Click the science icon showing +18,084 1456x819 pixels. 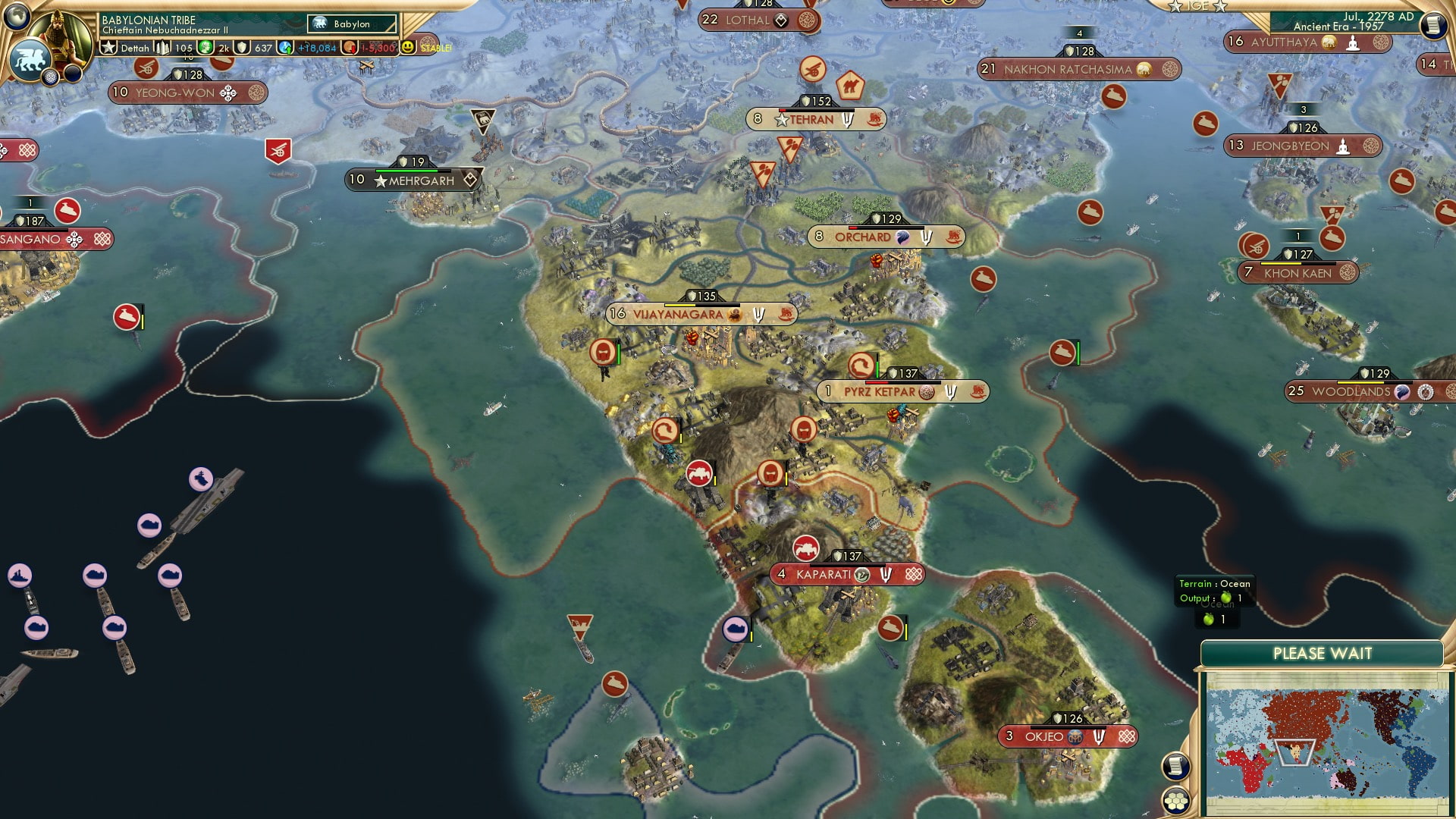287,47
